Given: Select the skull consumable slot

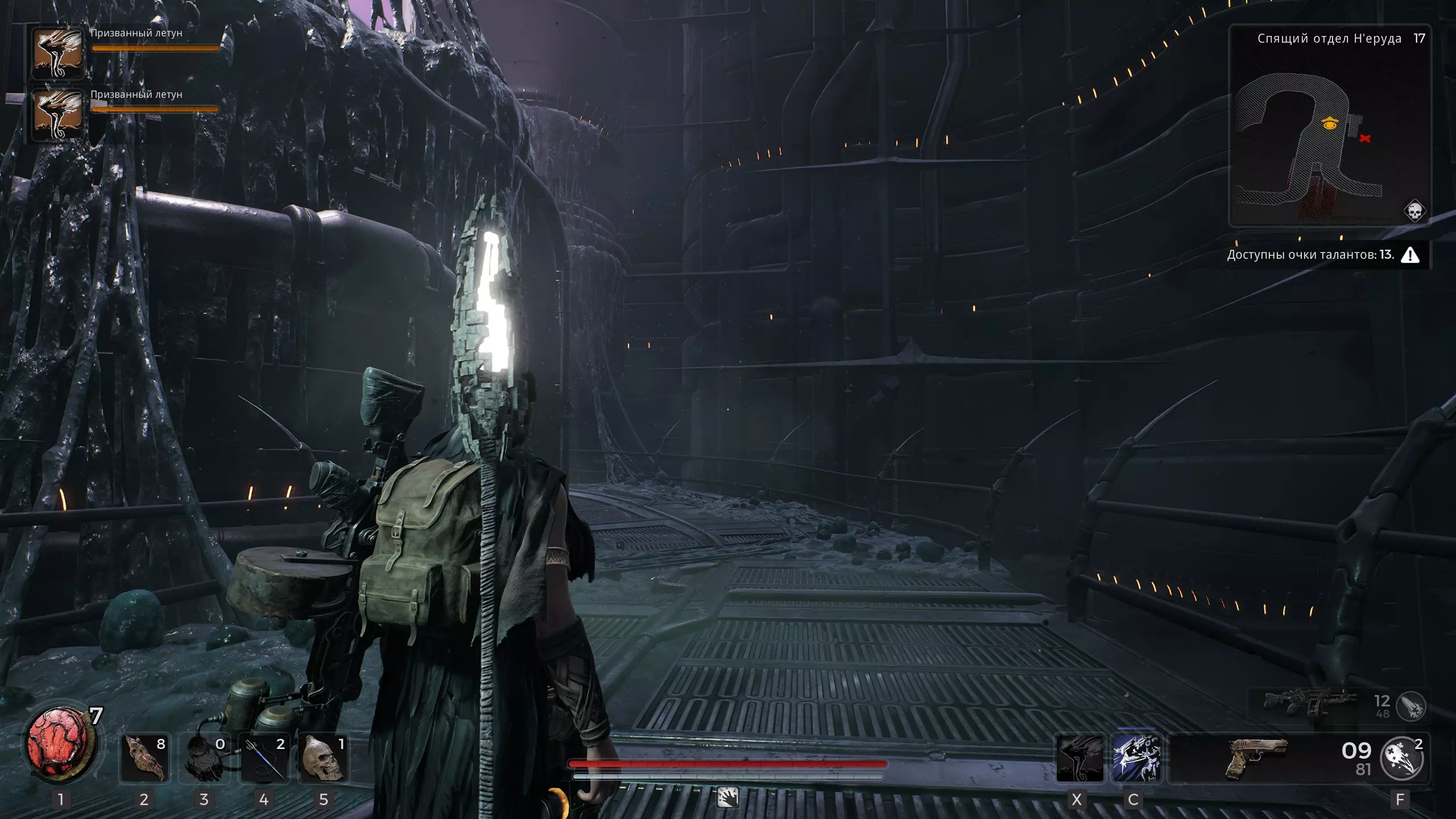Looking at the screenshot, I should (324, 758).
